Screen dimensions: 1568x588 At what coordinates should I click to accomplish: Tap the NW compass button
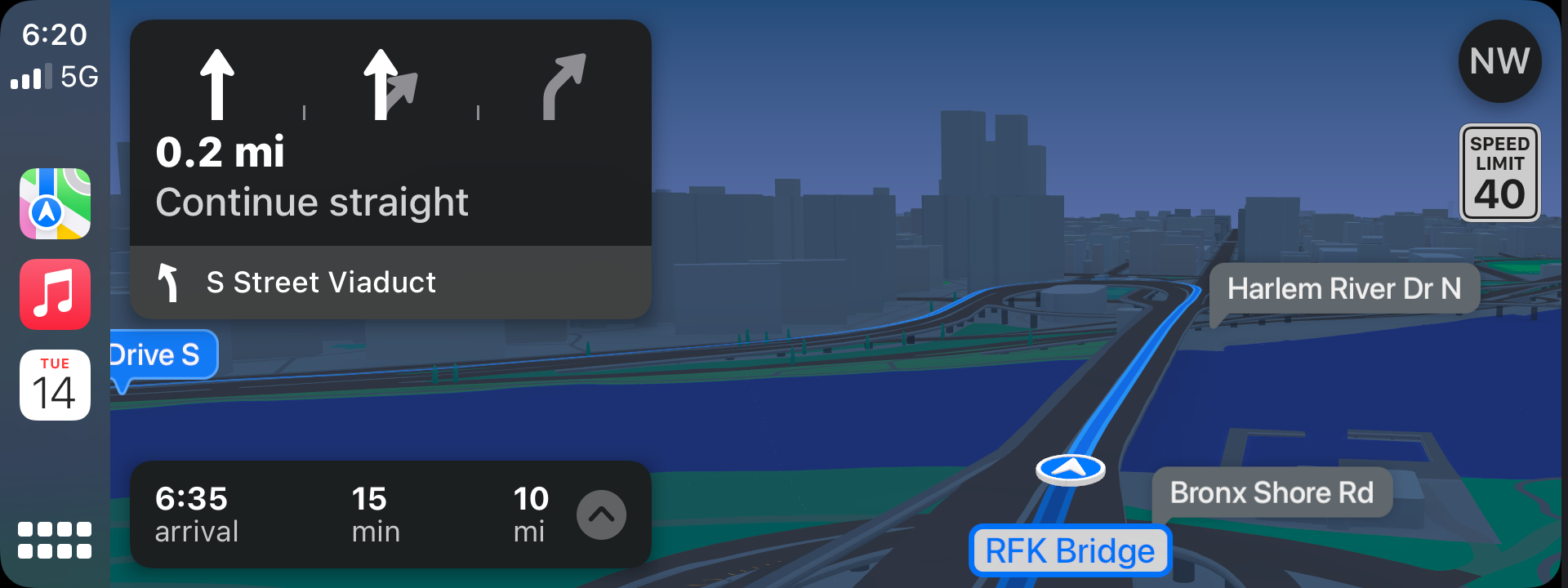1499,61
